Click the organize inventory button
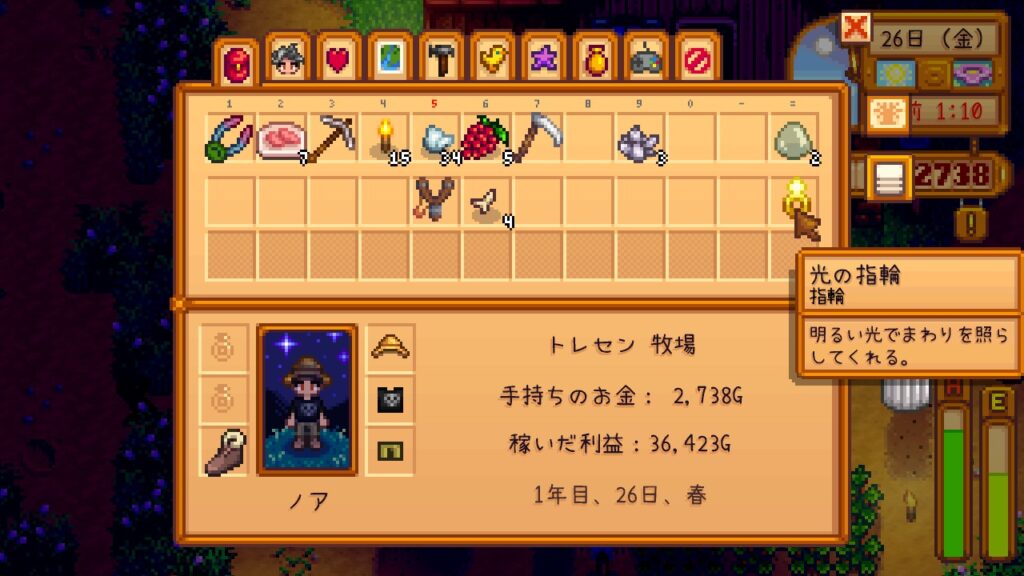 point(887,177)
